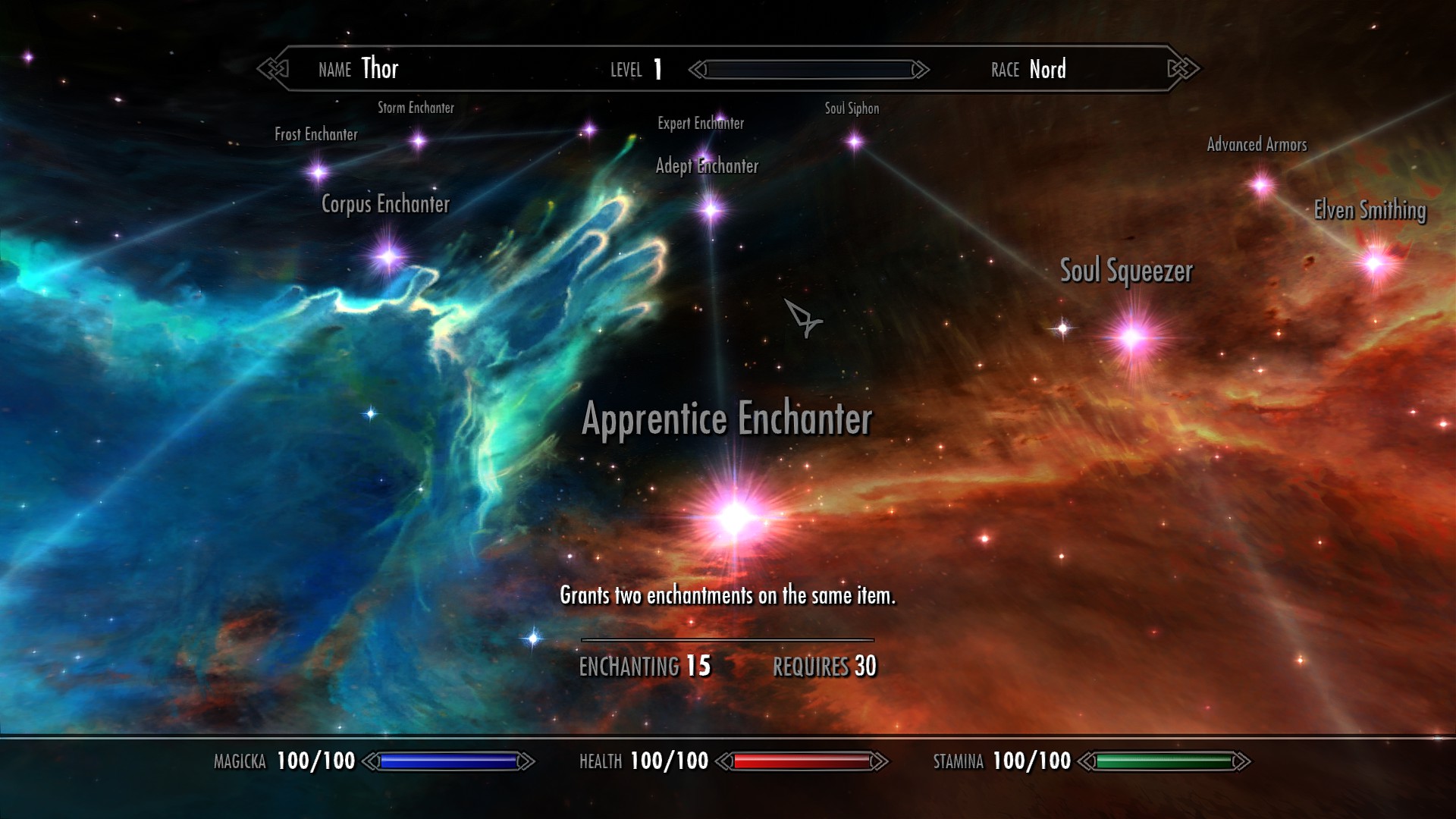Image resolution: width=1456 pixels, height=819 pixels.
Task: Choose the Frost Enchanter perk star
Action: click(x=318, y=173)
